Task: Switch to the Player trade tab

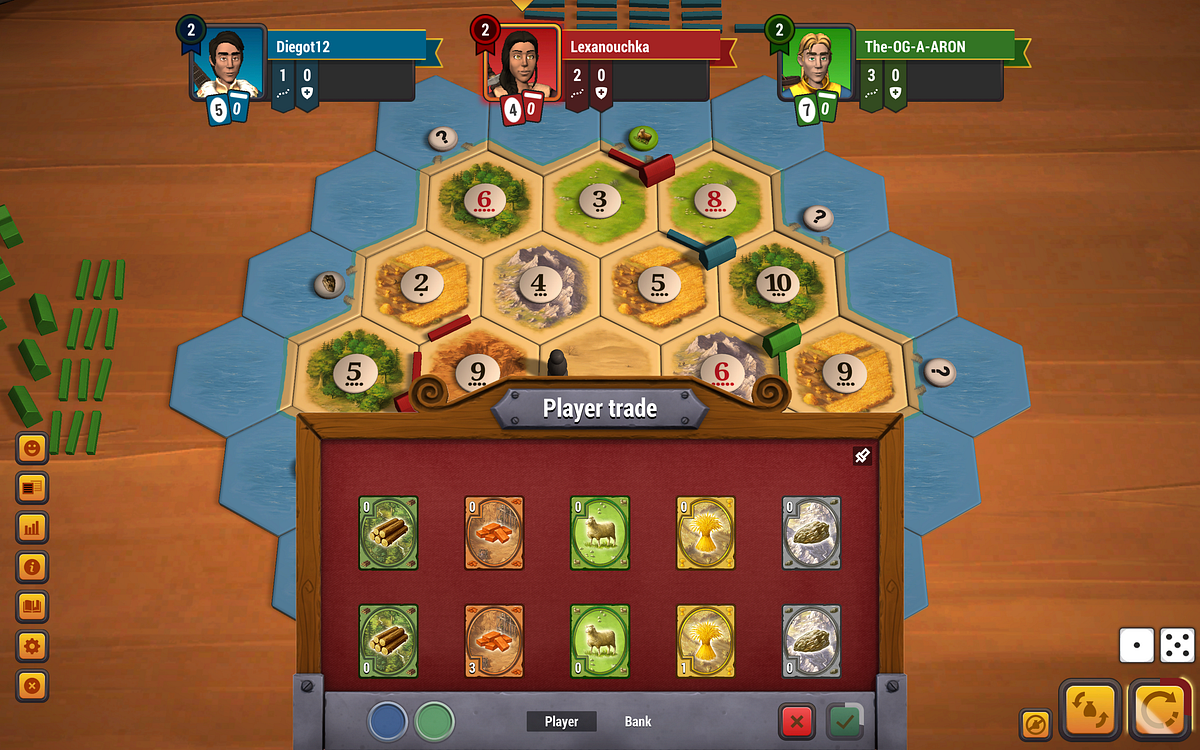Action: coord(561,721)
